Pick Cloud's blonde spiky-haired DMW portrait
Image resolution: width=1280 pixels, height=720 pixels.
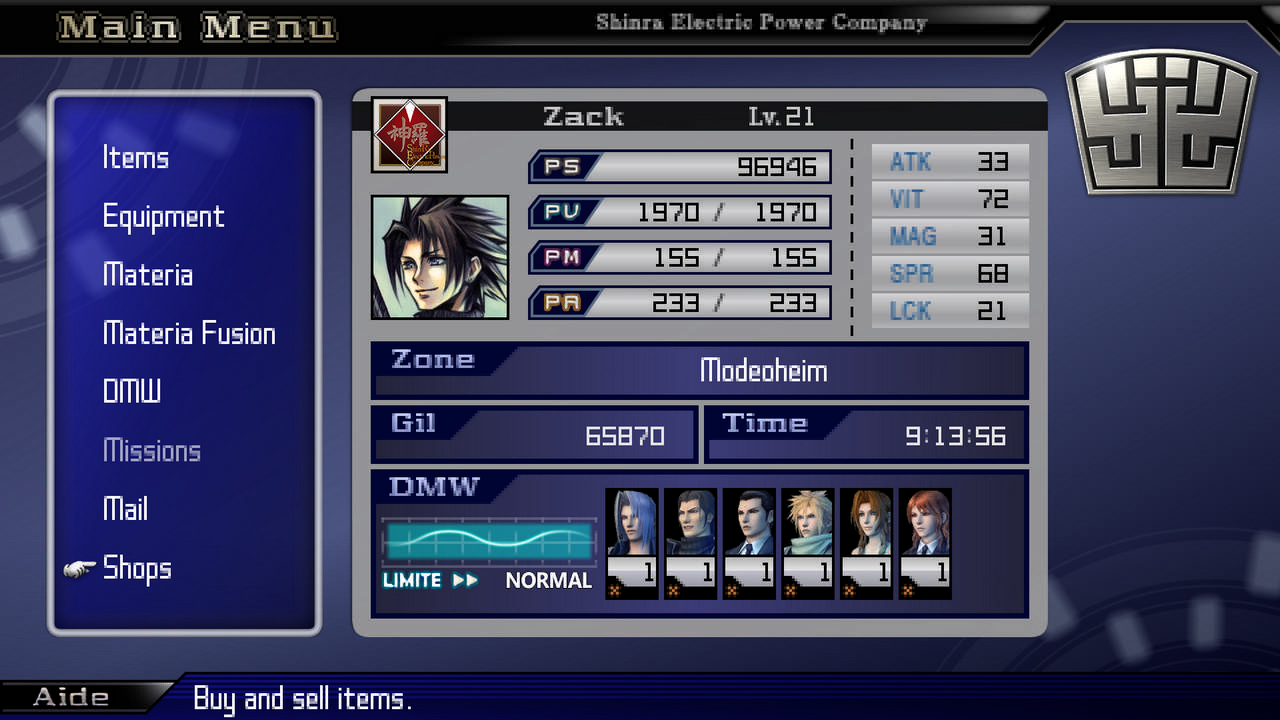[808, 523]
